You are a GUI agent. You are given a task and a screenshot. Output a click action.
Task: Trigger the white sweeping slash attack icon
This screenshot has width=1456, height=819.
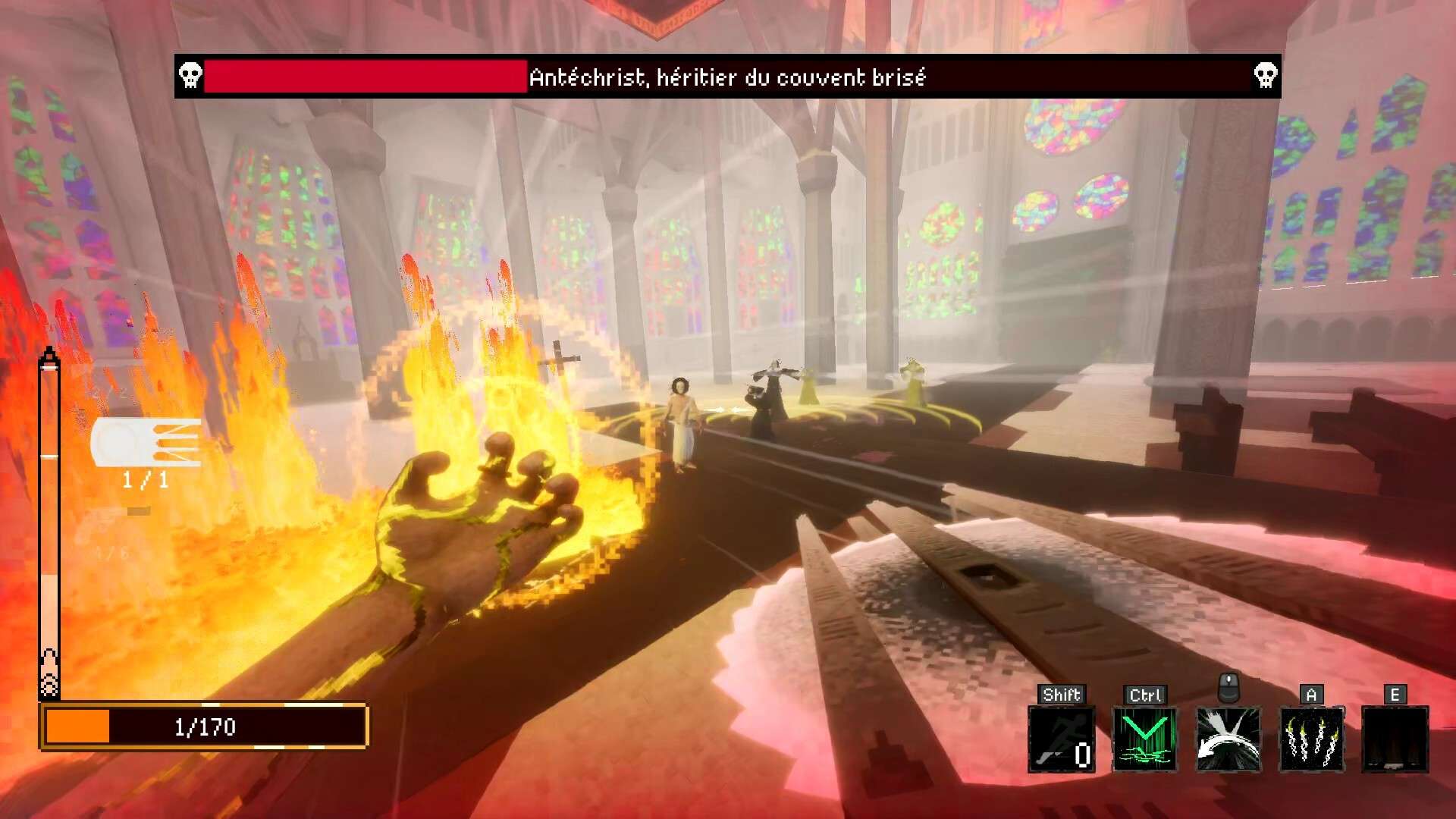coord(1228,739)
